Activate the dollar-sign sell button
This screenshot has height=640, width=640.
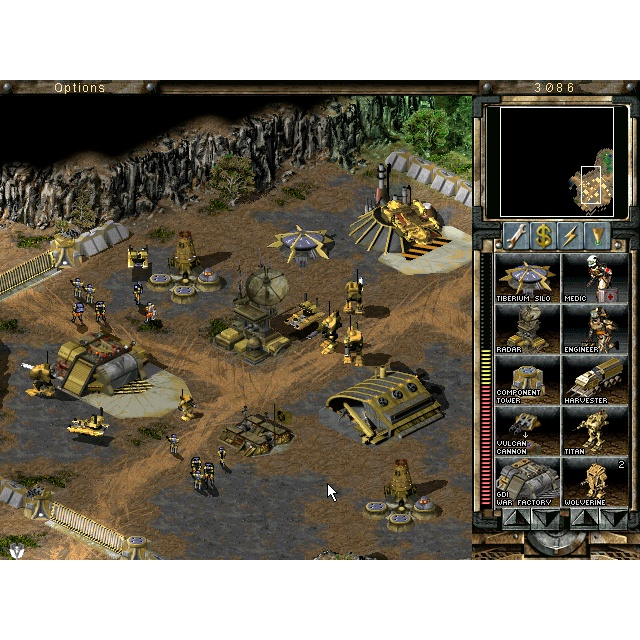tap(544, 236)
